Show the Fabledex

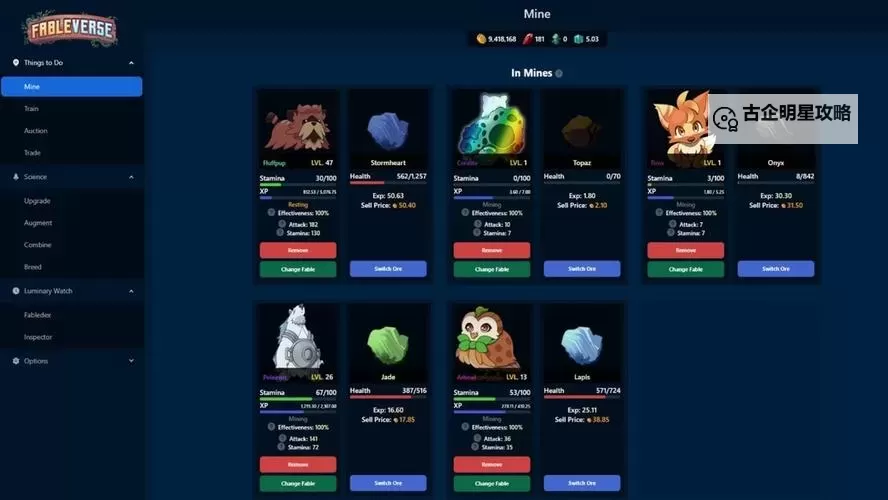pyautogui.click(x=38, y=315)
